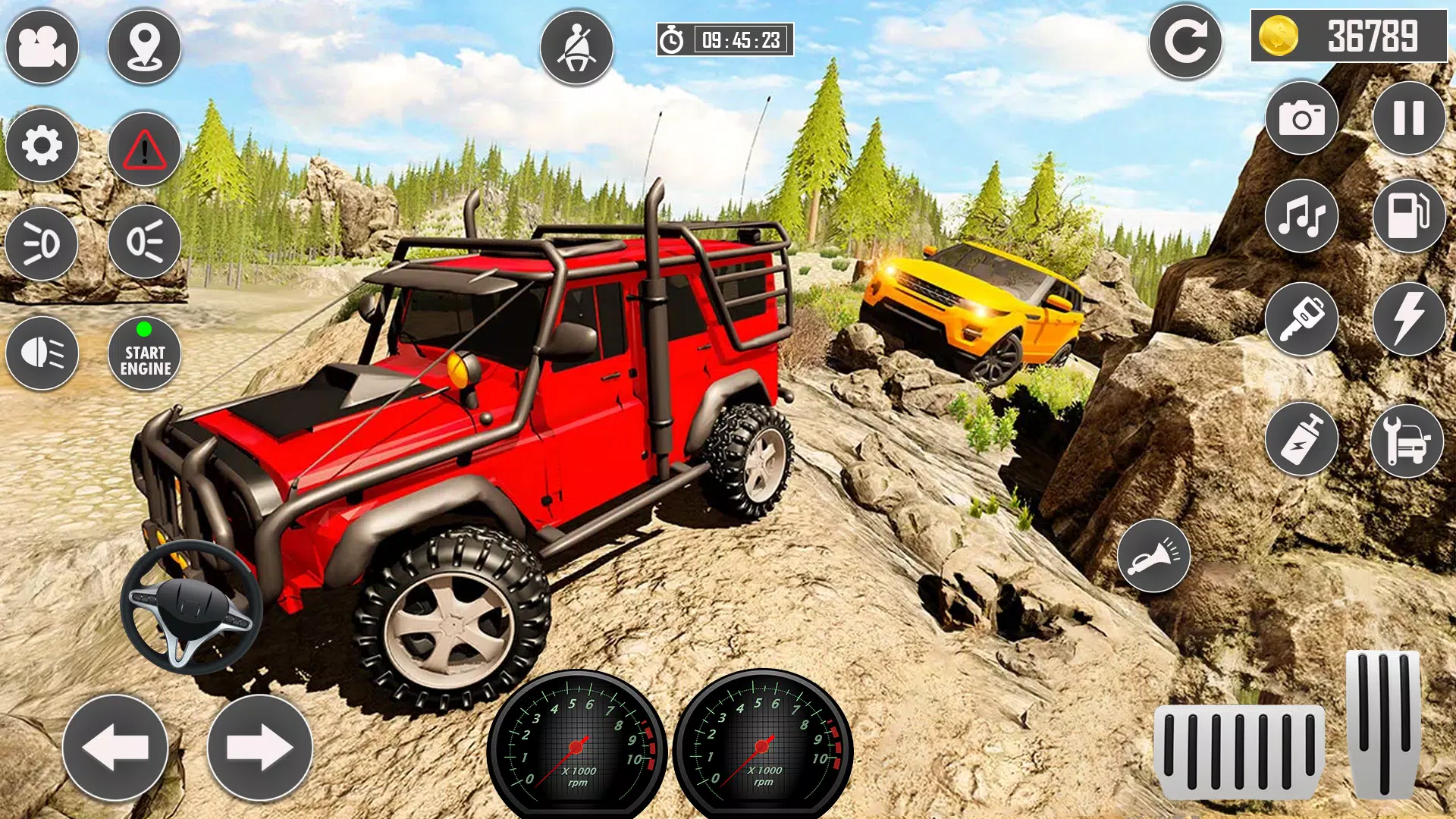The image size is (1456, 819).
Task: Tap the wide brake pedal
Action: click(x=1239, y=752)
